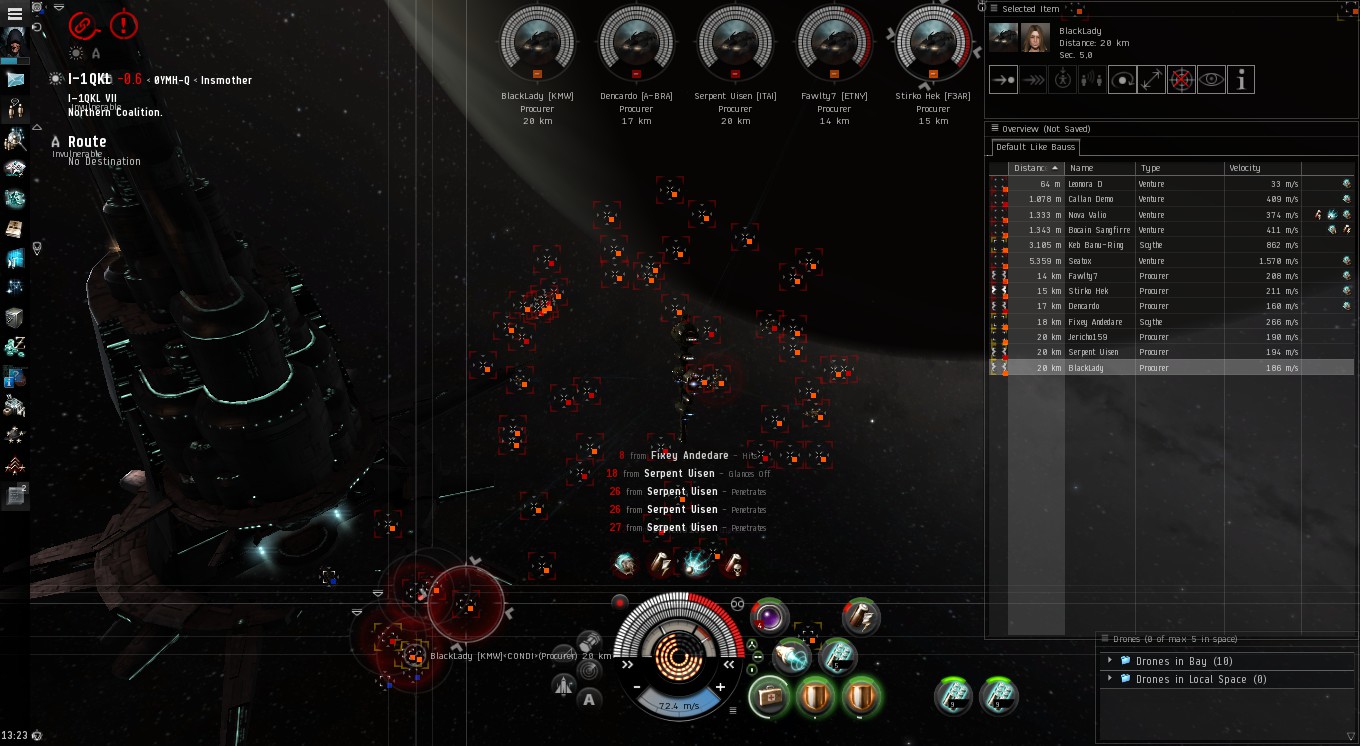The width and height of the screenshot is (1360, 746).
Task: Activate the purple orb module
Action: (769, 617)
